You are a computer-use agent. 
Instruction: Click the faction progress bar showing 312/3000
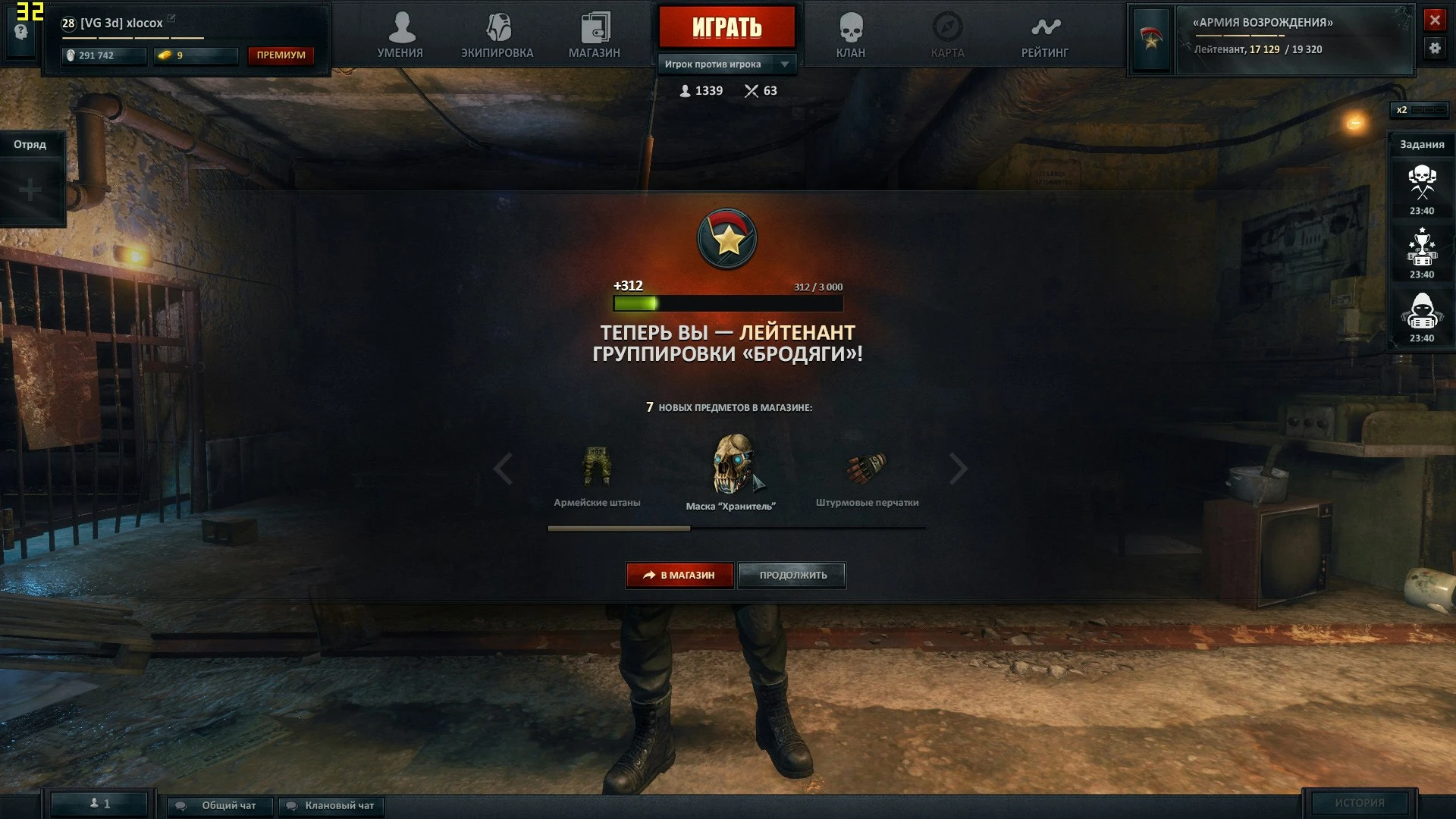[x=727, y=303]
